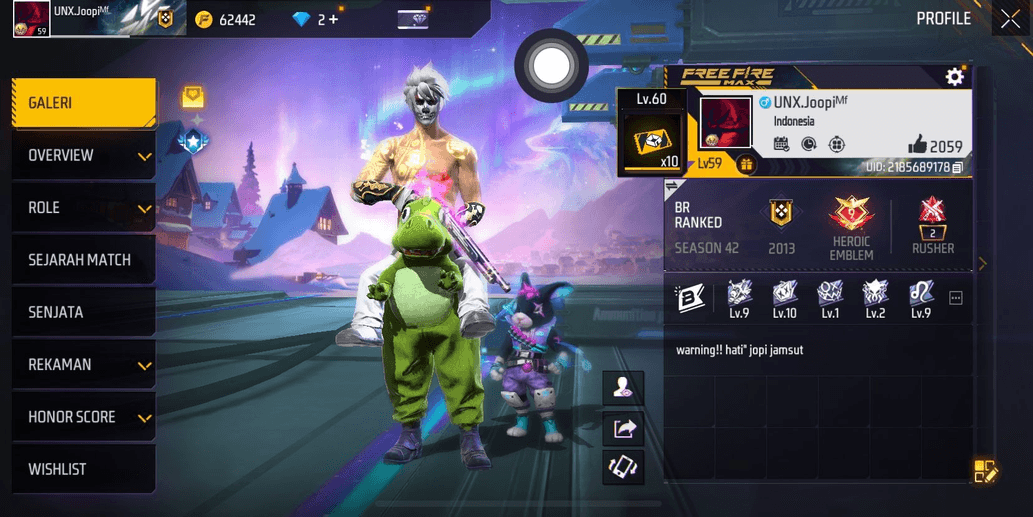Close the profile screen with the X

(x=1010, y=19)
